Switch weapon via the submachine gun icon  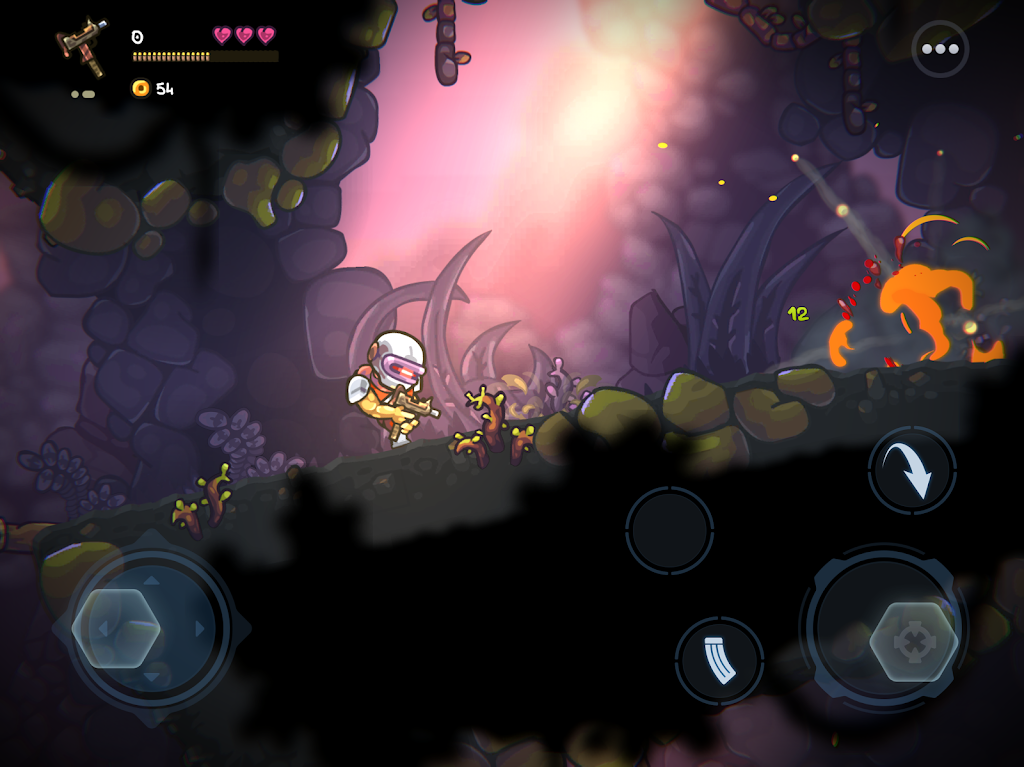pyautogui.click(x=82, y=45)
